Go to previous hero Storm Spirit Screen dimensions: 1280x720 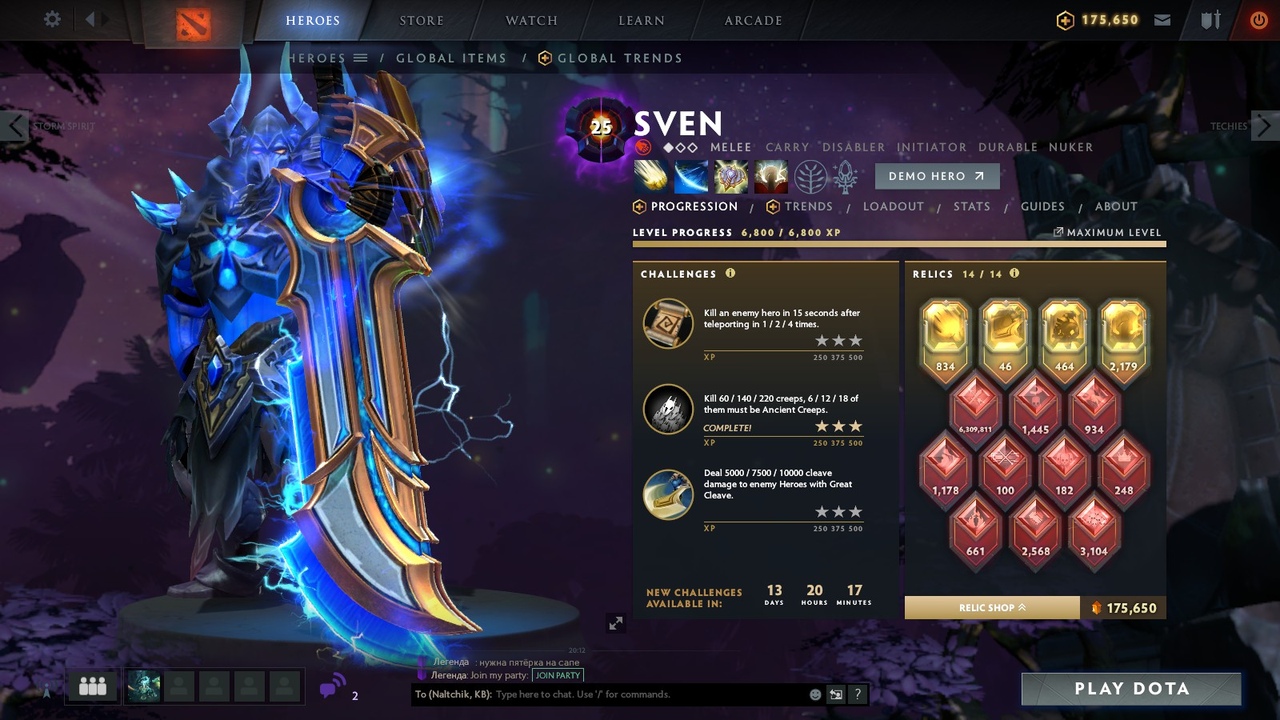tap(15, 126)
